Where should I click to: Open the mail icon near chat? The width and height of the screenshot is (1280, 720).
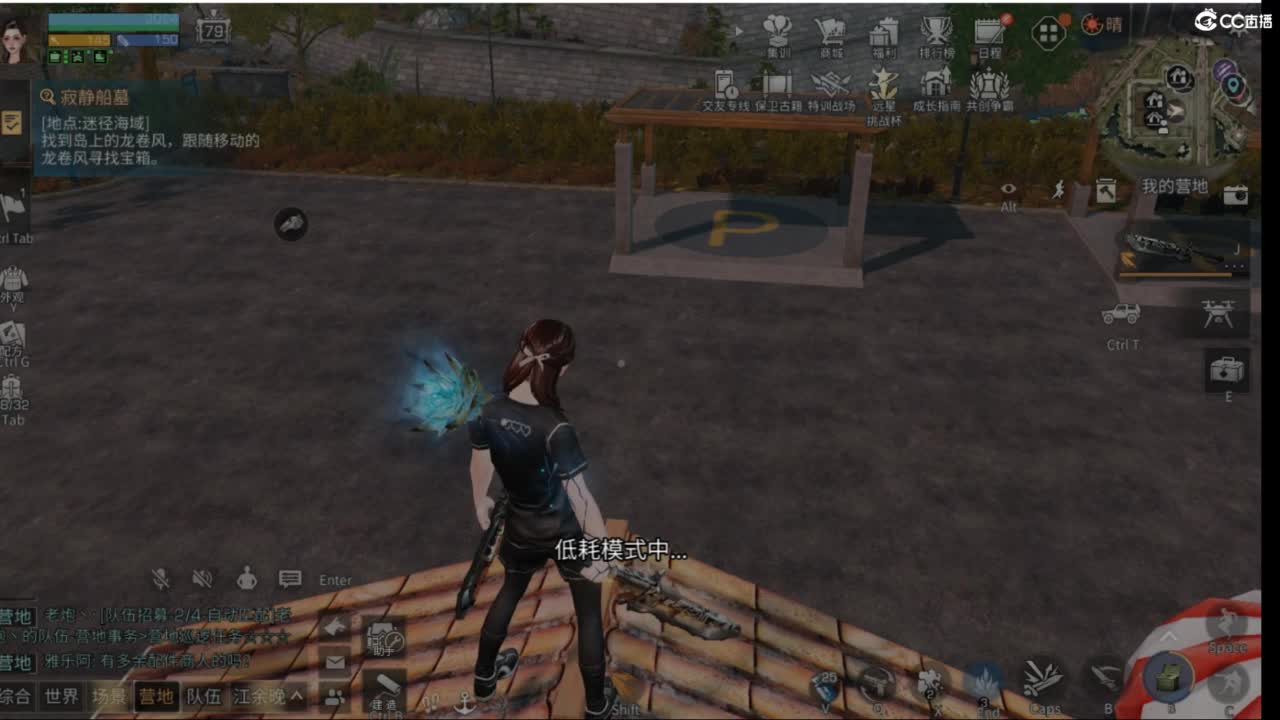point(335,663)
